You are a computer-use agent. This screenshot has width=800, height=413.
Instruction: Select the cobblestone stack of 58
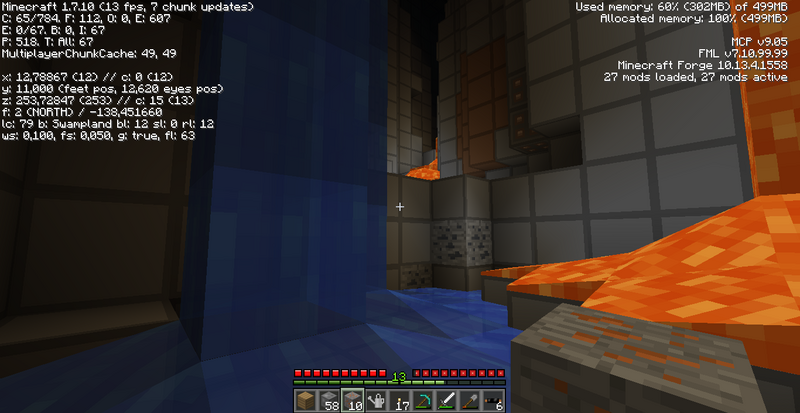[x=330, y=401]
